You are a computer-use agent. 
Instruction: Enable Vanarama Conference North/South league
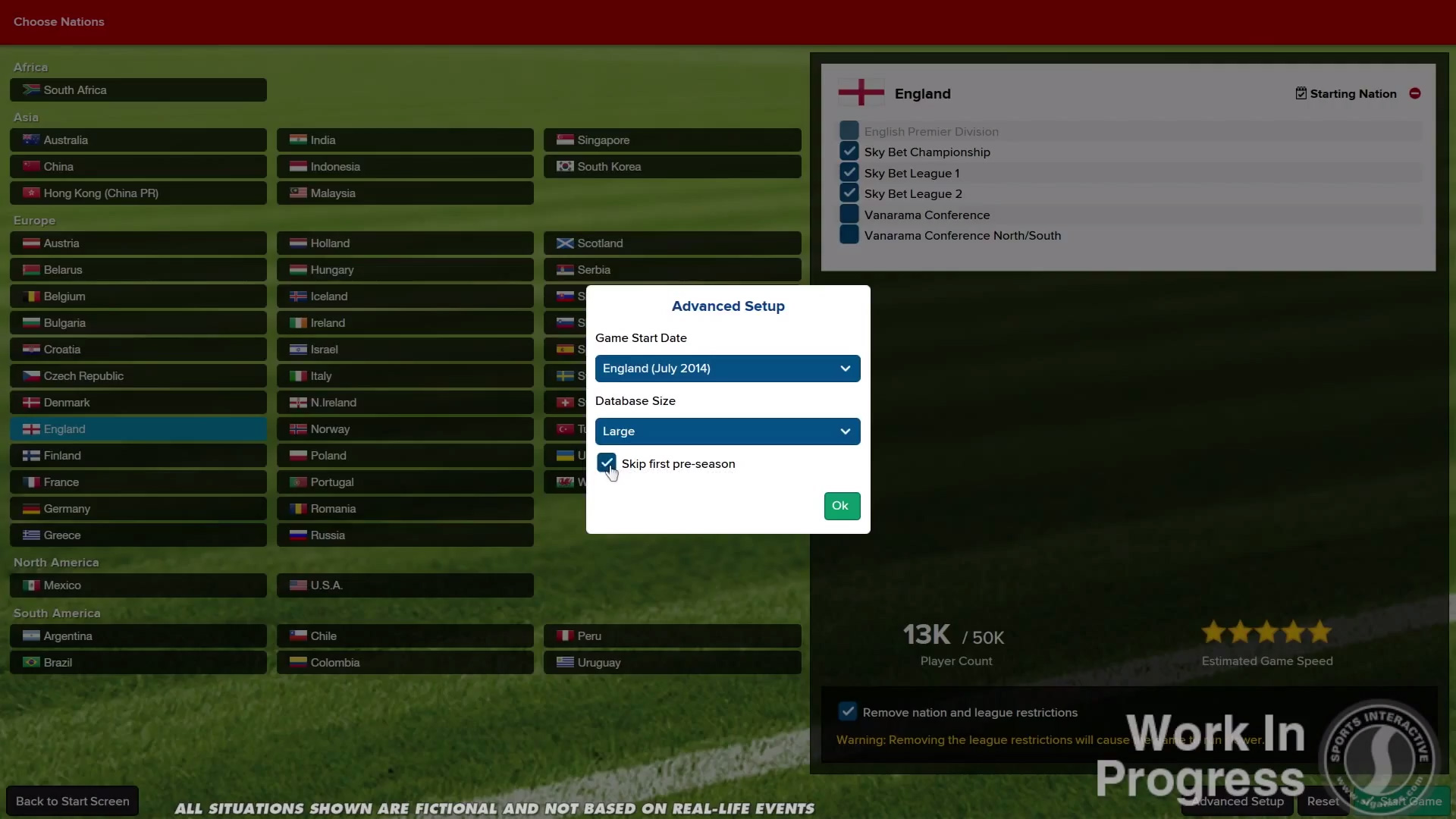849,235
